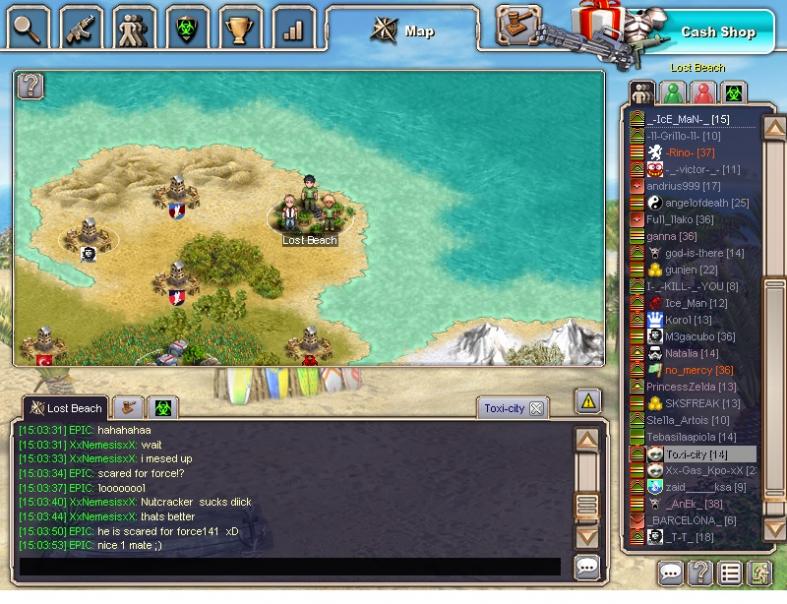
Task: Click the question mark help on map
Action: pos(31,86)
